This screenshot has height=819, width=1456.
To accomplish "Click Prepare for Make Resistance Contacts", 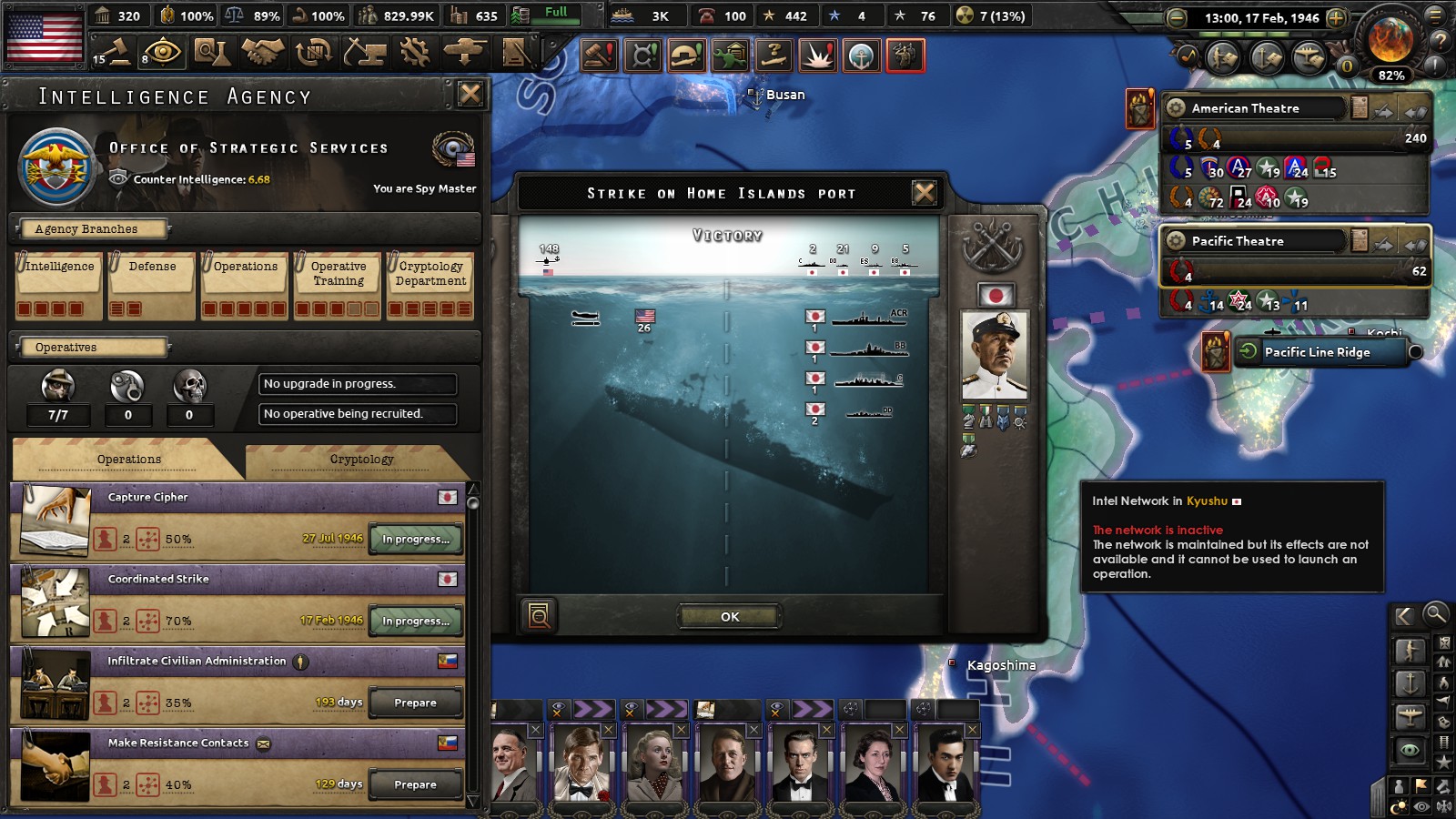I will coord(416,784).
